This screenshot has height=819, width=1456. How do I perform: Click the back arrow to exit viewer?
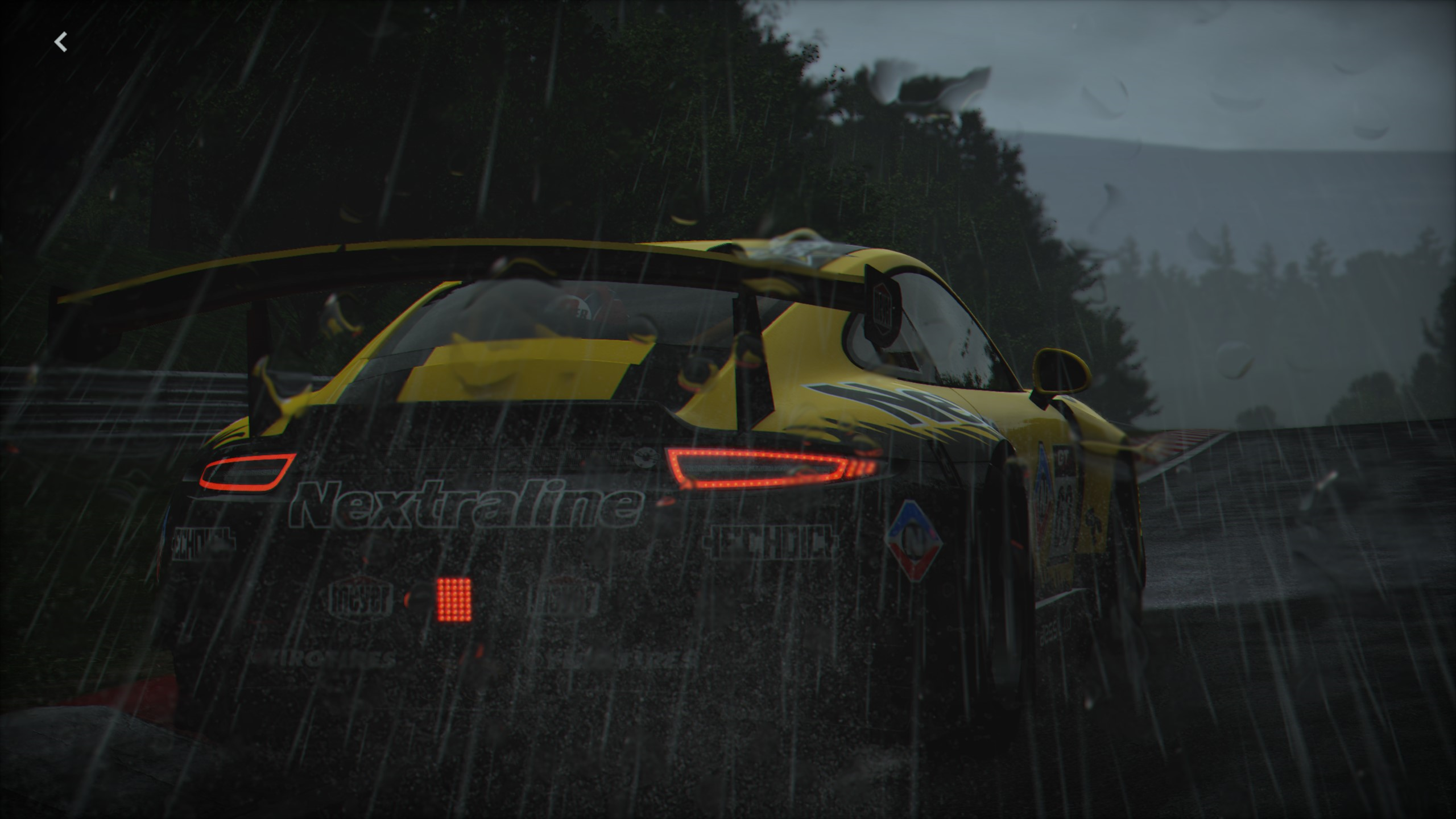pyautogui.click(x=61, y=42)
